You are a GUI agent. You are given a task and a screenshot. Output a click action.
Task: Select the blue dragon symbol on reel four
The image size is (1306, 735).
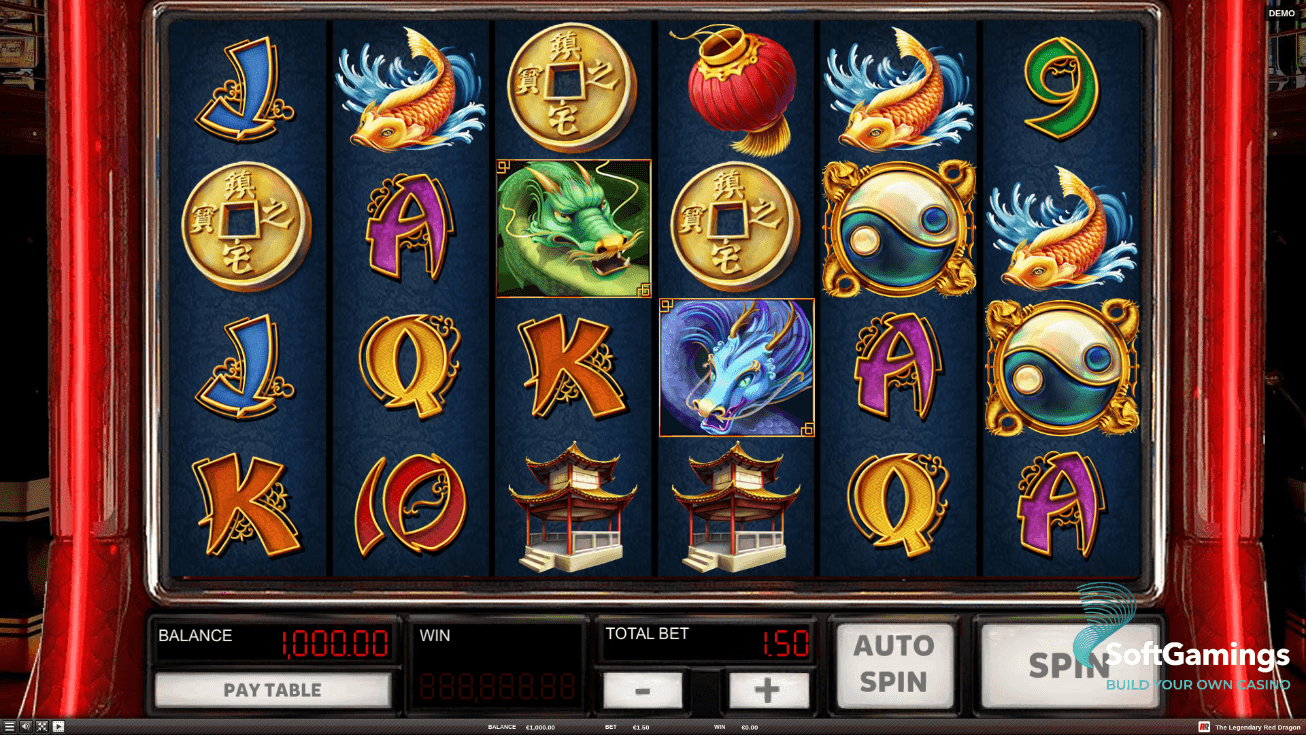(x=736, y=367)
